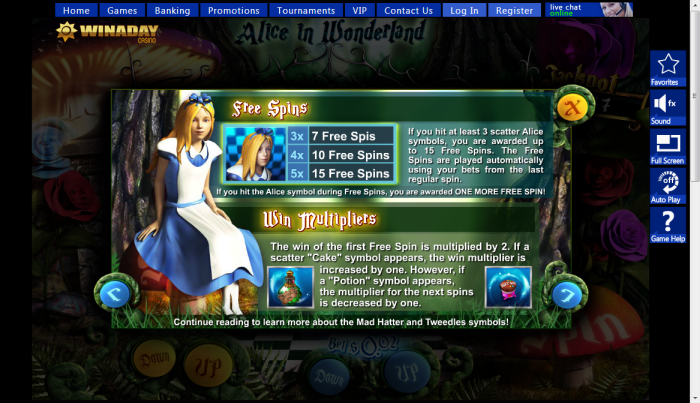Add game to Favorites

pyautogui.click(x=665, y=69)
